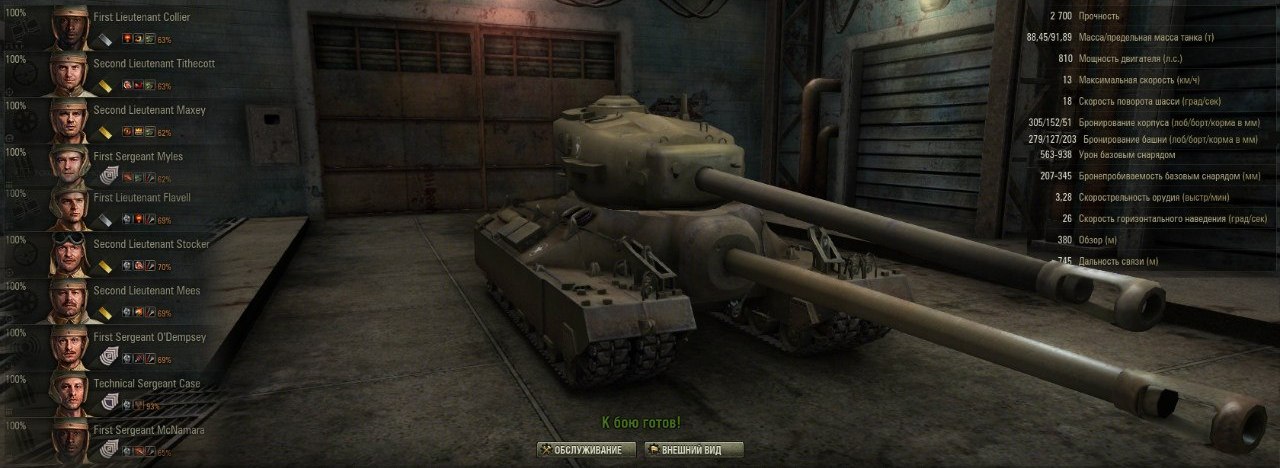Choose crew member Technical Sergeant Case
This screenshot has height=468, width=1280.
145,384
